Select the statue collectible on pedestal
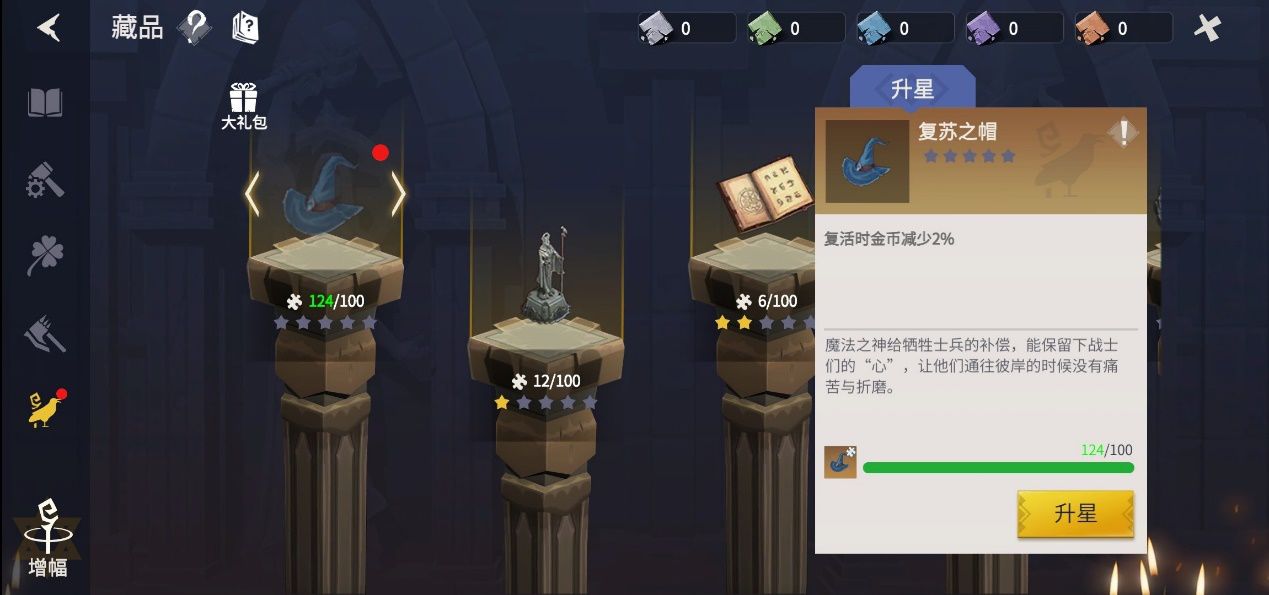 point(545,279)
